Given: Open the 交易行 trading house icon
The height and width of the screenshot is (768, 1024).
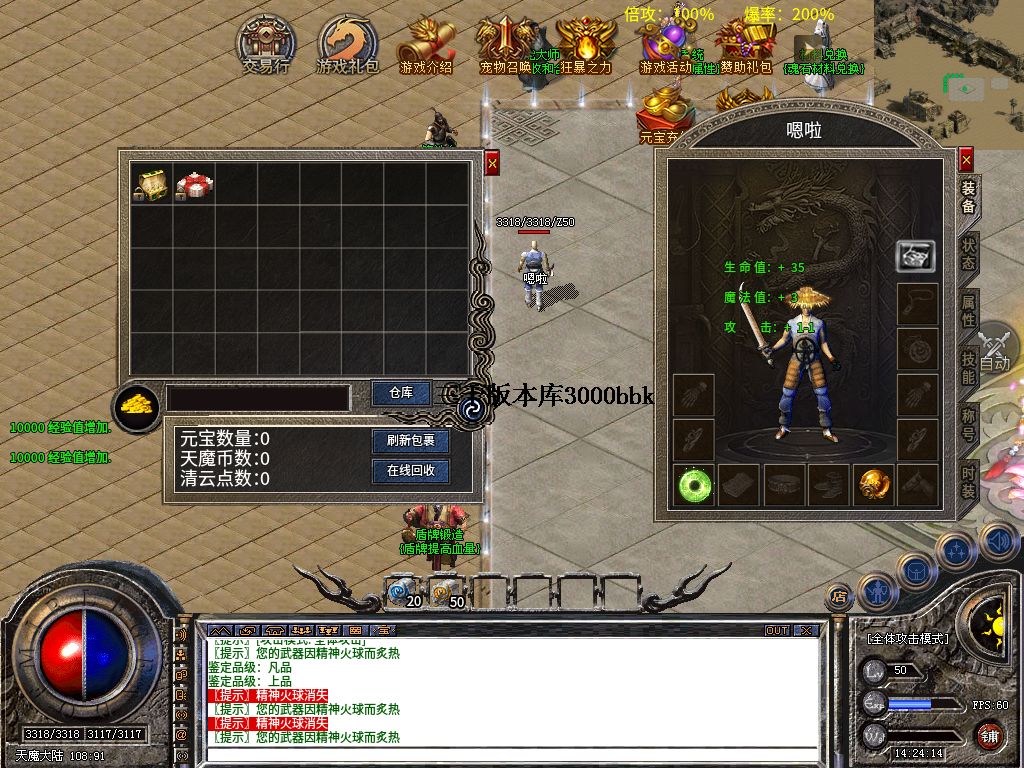Looking at the screenshot, I should pyautogui.click(x=265, y=42).
